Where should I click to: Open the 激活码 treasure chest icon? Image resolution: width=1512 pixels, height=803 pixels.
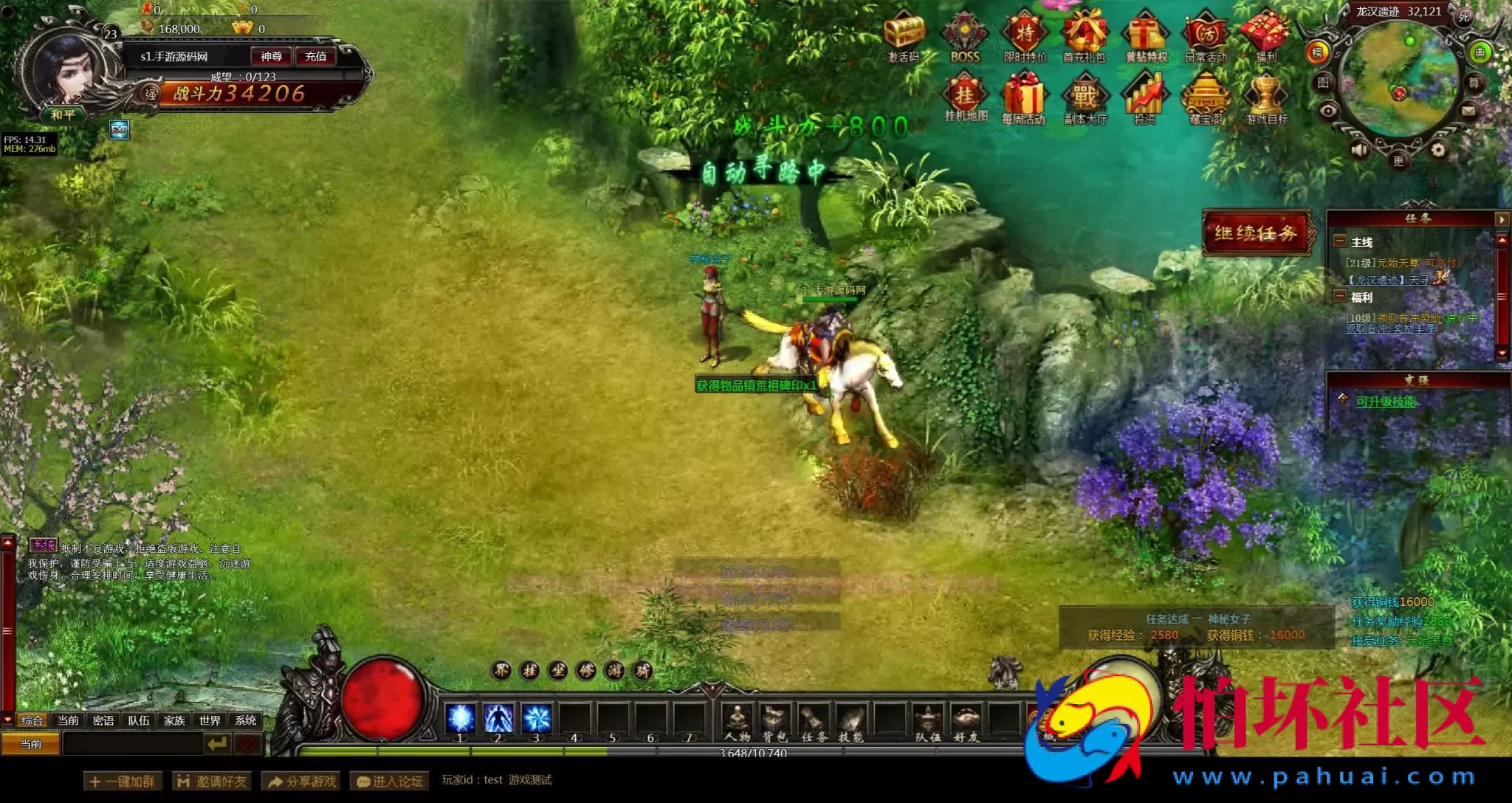(x=904, y=37)
